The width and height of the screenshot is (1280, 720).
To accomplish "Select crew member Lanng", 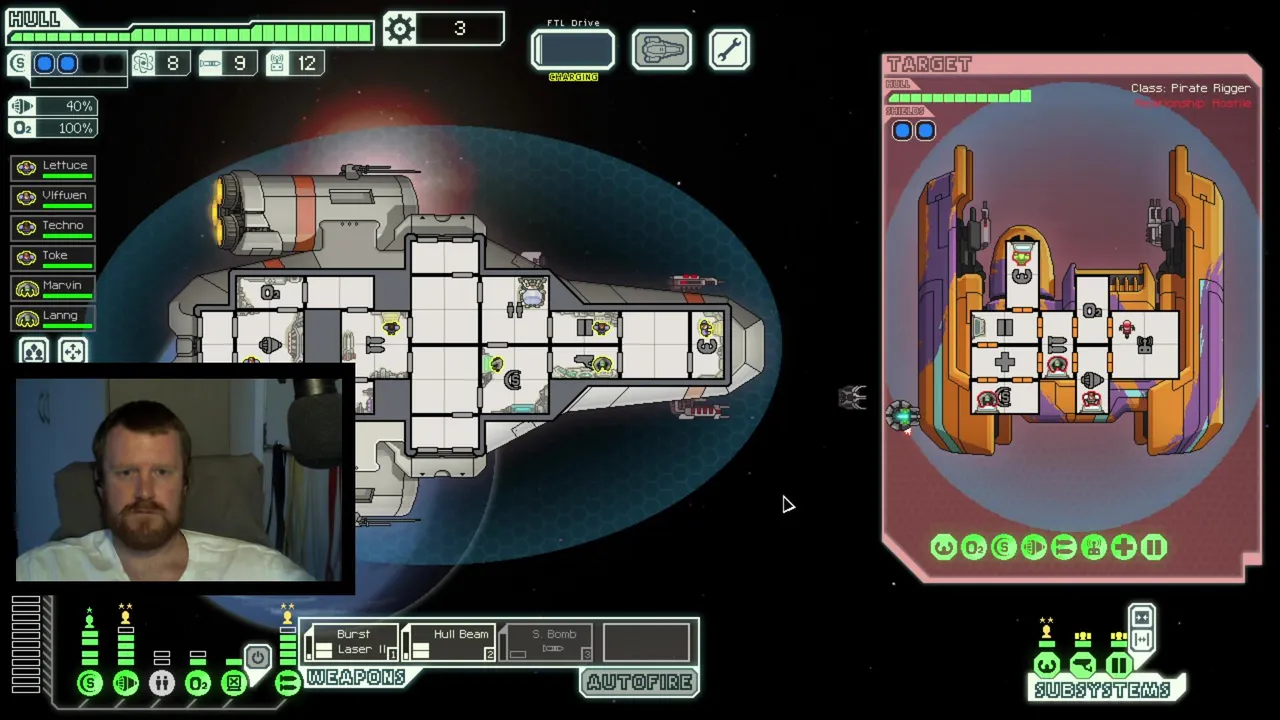I will [x=54, y=316].
